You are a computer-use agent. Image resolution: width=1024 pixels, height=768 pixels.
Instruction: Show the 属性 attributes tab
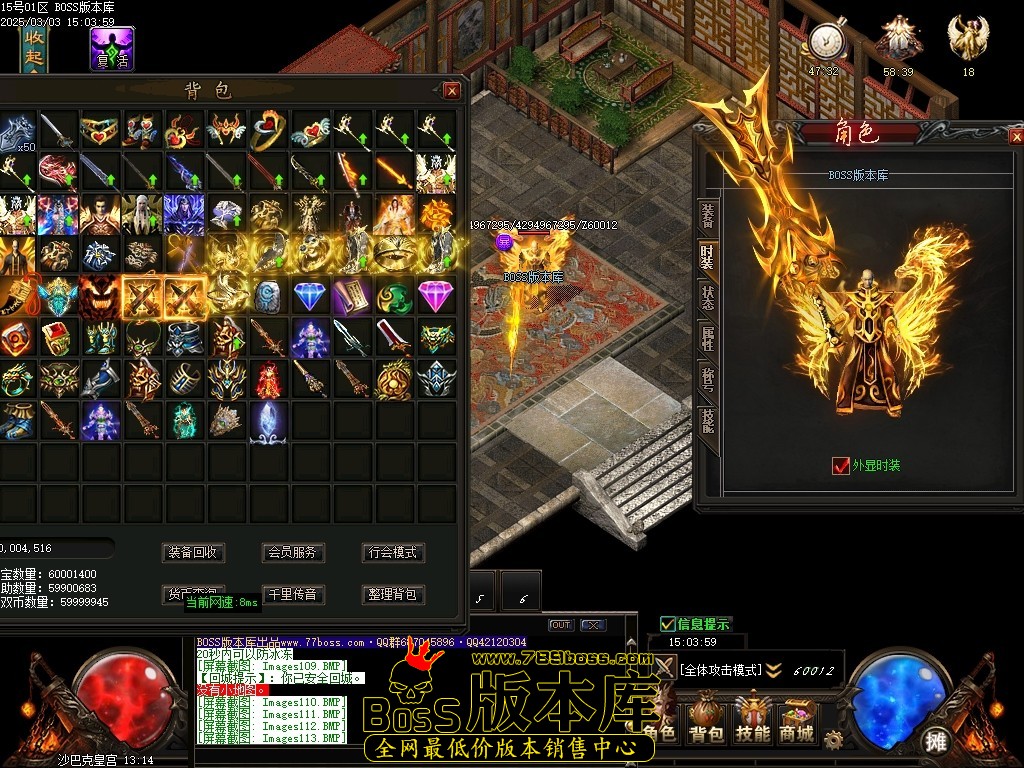708,338
